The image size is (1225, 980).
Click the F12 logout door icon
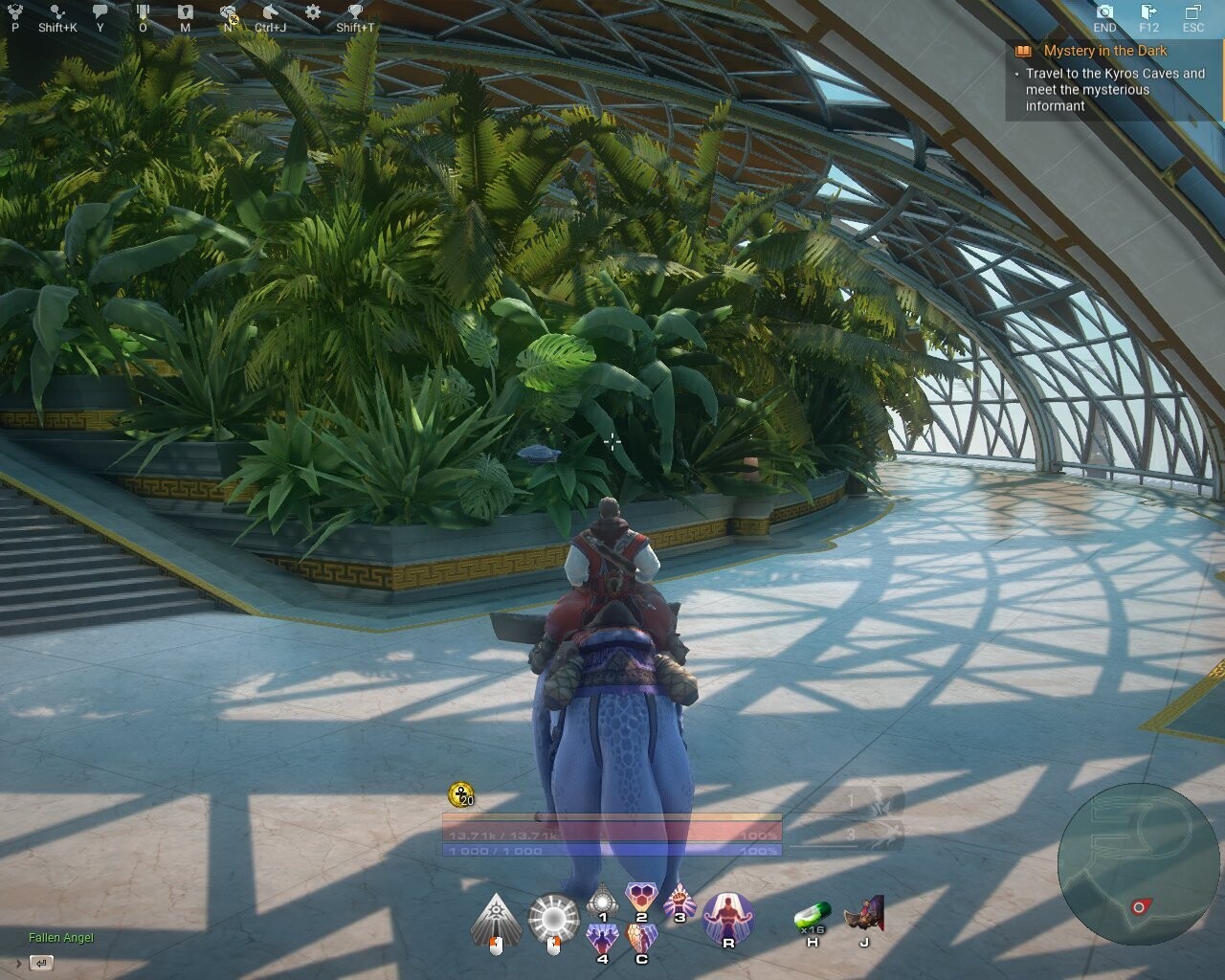tap(1147, 13)
